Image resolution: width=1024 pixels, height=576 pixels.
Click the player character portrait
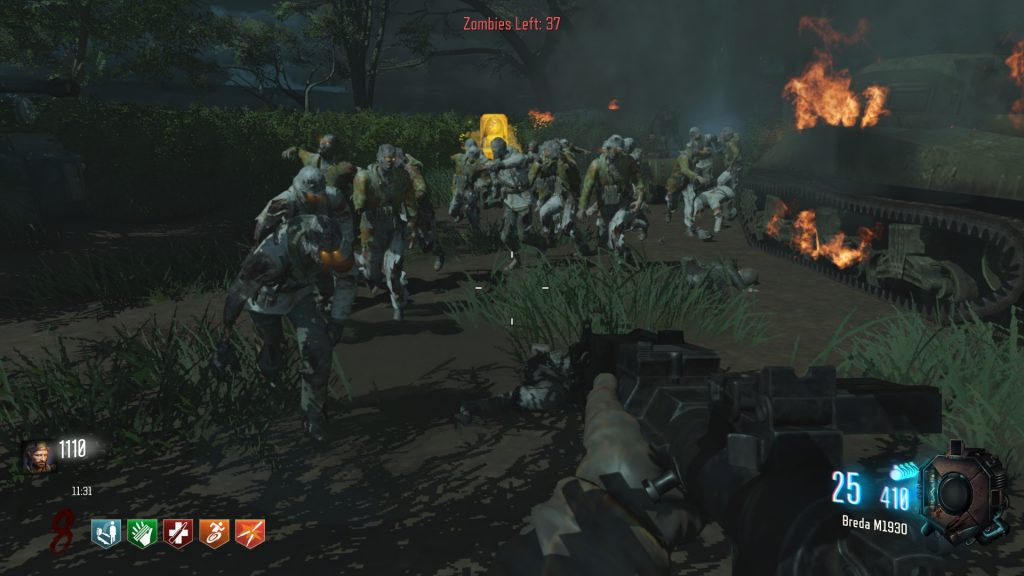[35, 456]
